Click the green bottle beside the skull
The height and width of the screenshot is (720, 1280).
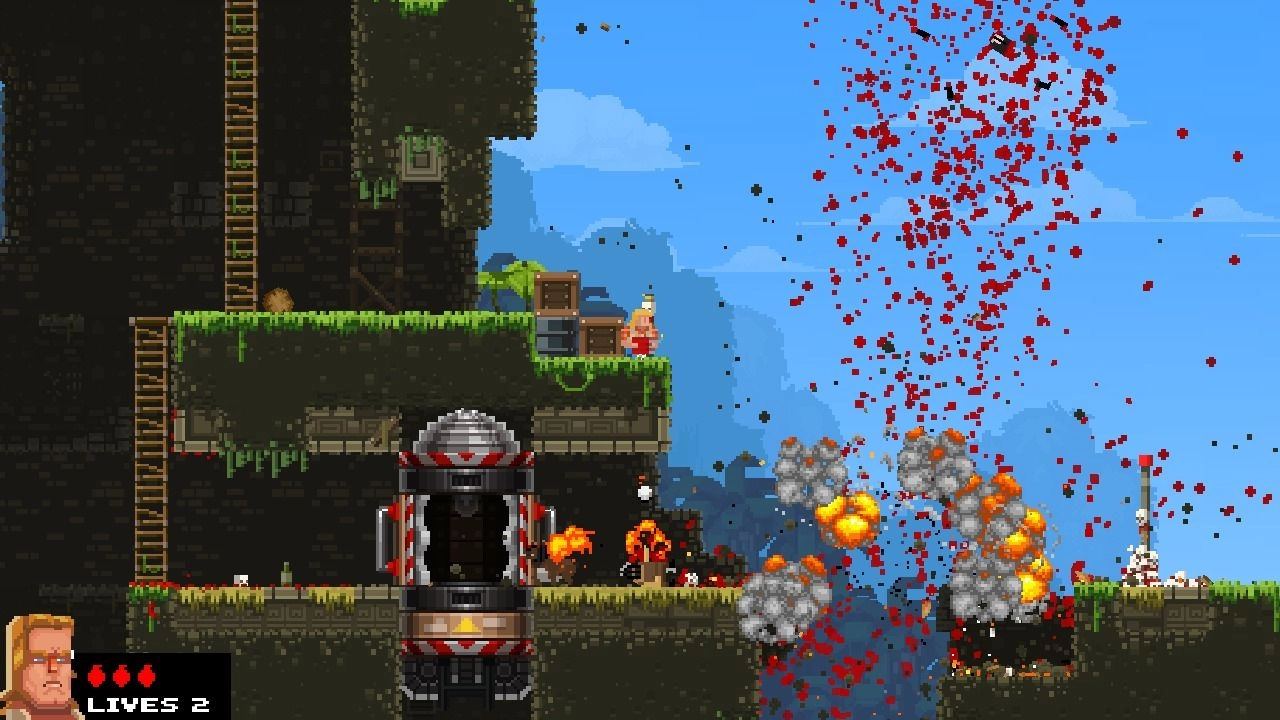pos(287,573)
